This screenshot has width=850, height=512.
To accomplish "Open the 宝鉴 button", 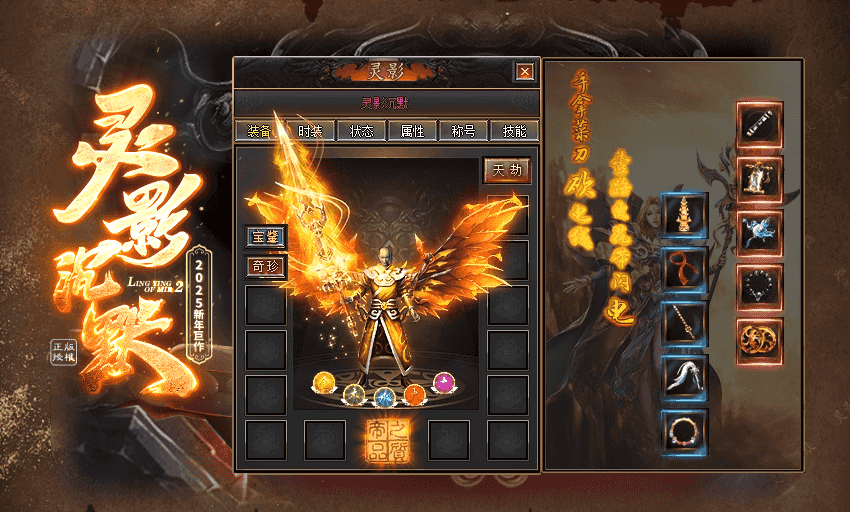I will point(266,238).
